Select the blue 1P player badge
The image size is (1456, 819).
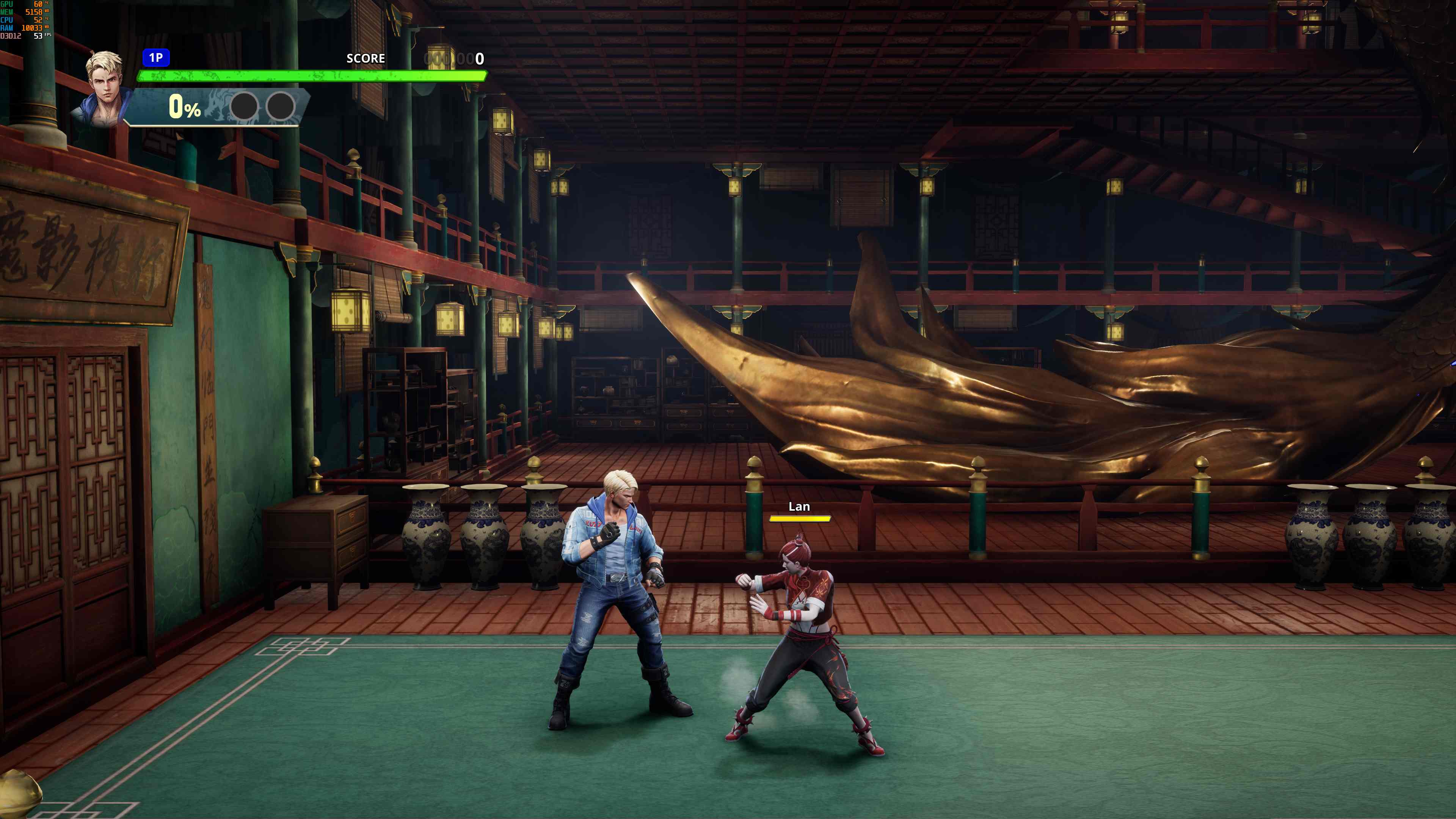pyautogui.click(x=155, y=58)
